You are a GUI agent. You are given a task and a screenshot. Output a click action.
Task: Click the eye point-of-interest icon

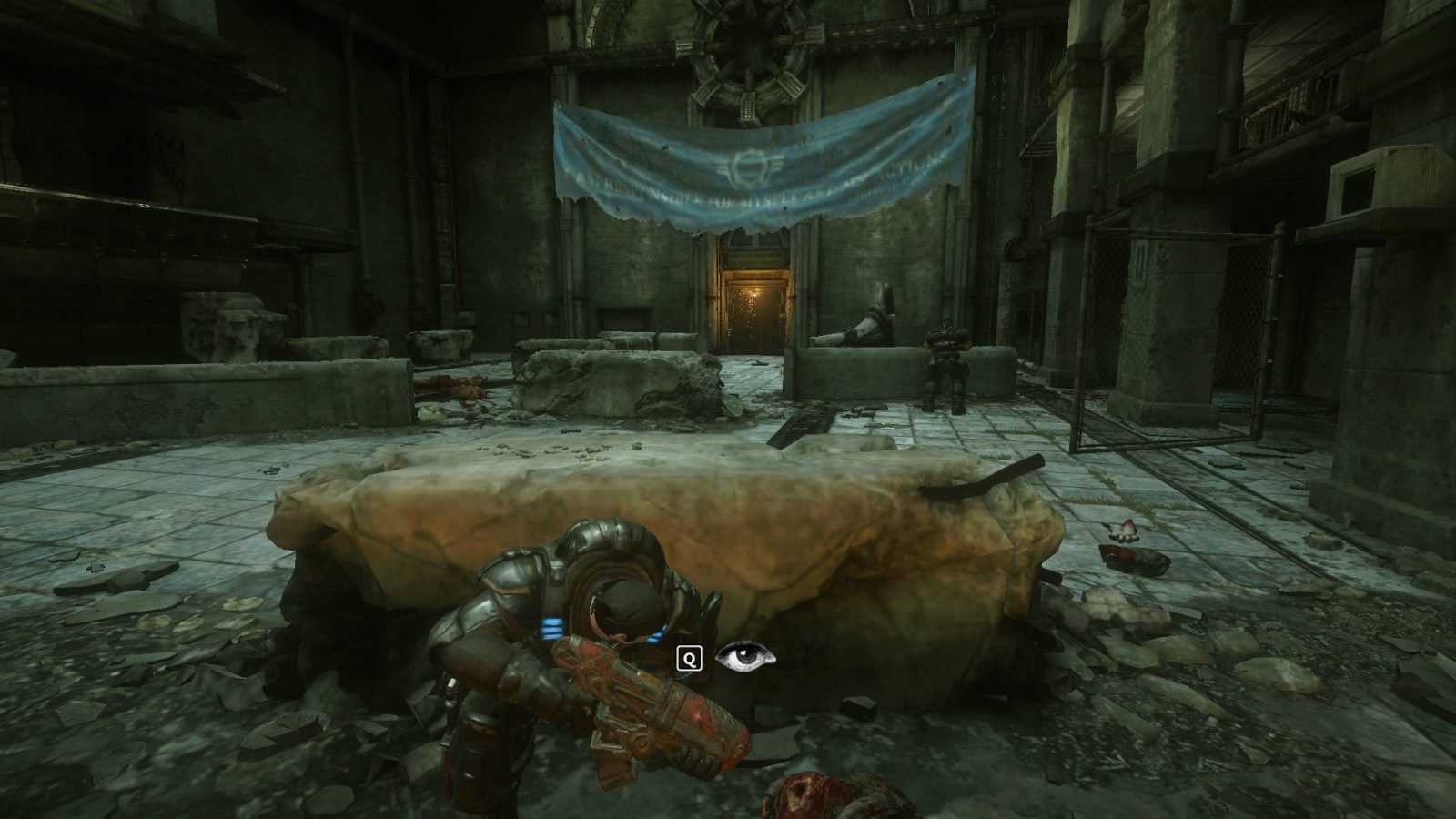click(745, 656)
